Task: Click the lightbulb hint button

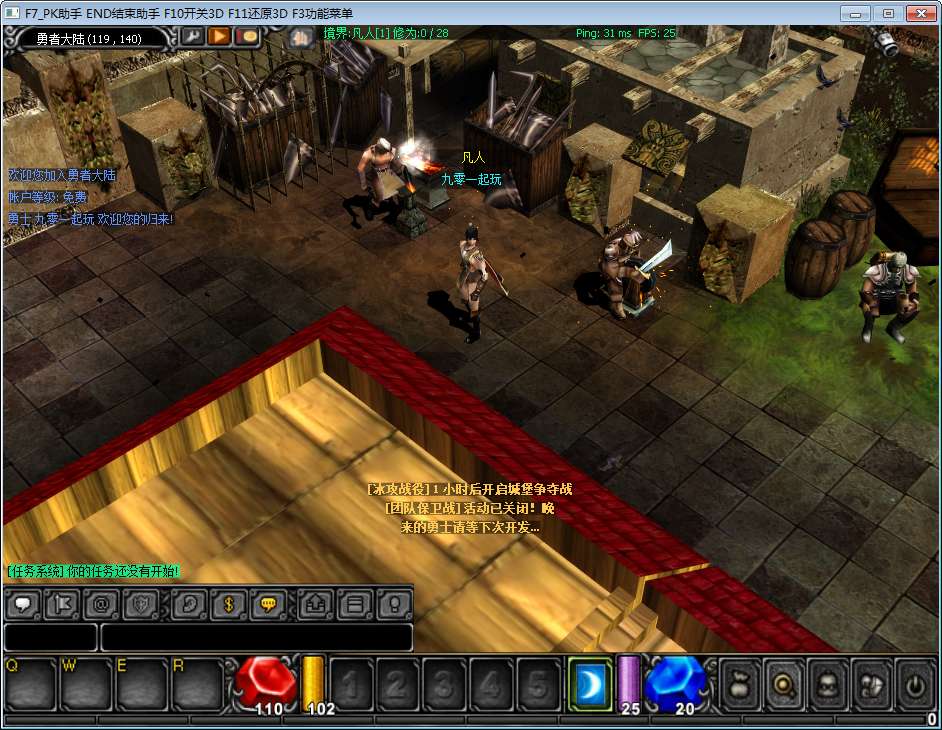Action: click(393, 604)
